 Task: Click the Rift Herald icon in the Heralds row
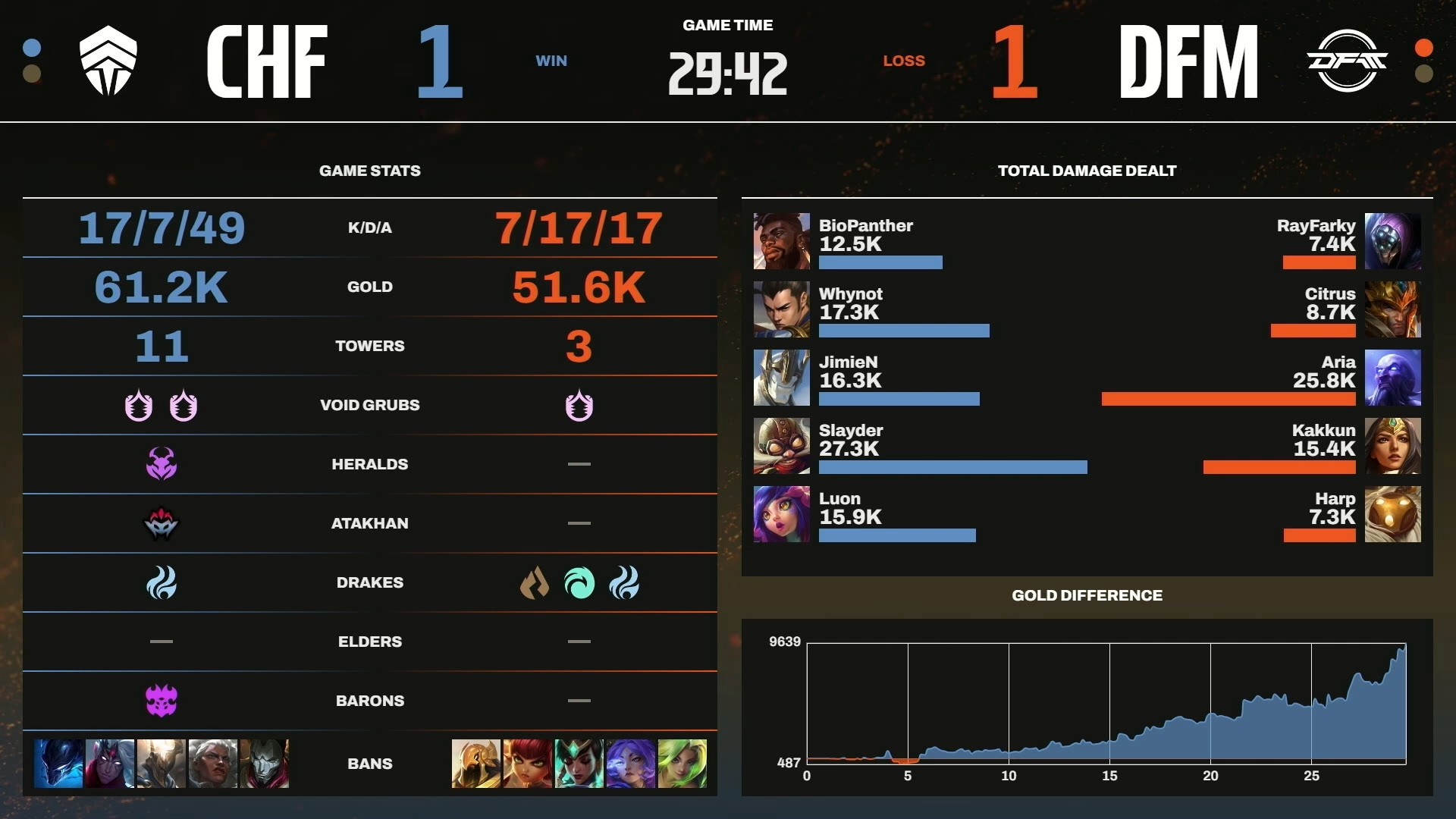click(159, 463)
